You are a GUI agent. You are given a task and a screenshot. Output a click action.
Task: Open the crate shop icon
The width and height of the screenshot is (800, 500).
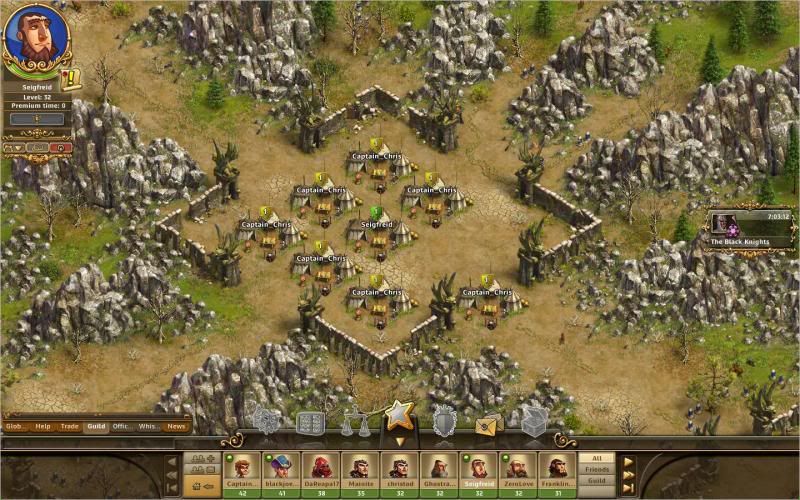[x=534, y=421]
